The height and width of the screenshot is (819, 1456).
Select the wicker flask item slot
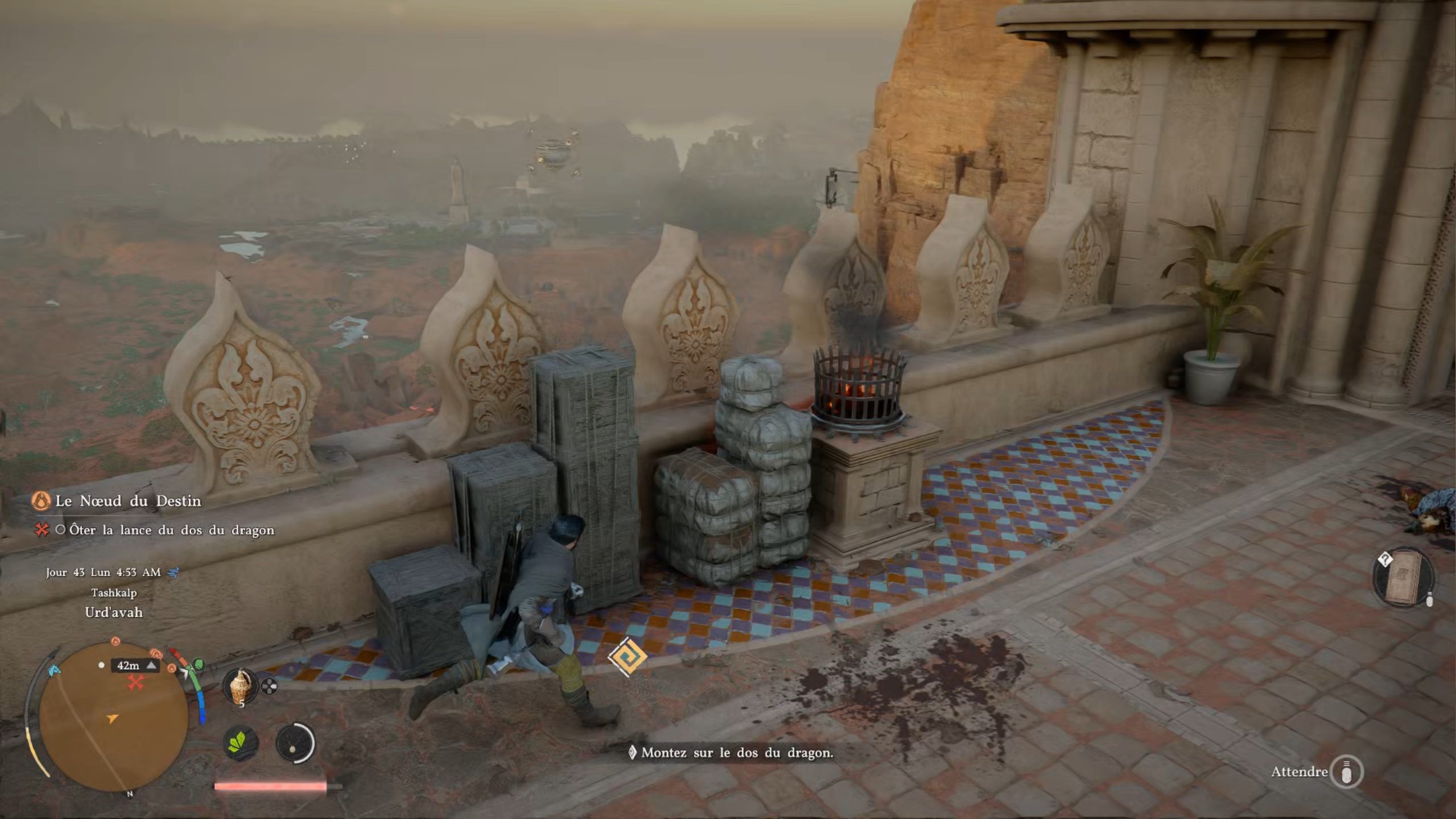(x=241, y=686)
